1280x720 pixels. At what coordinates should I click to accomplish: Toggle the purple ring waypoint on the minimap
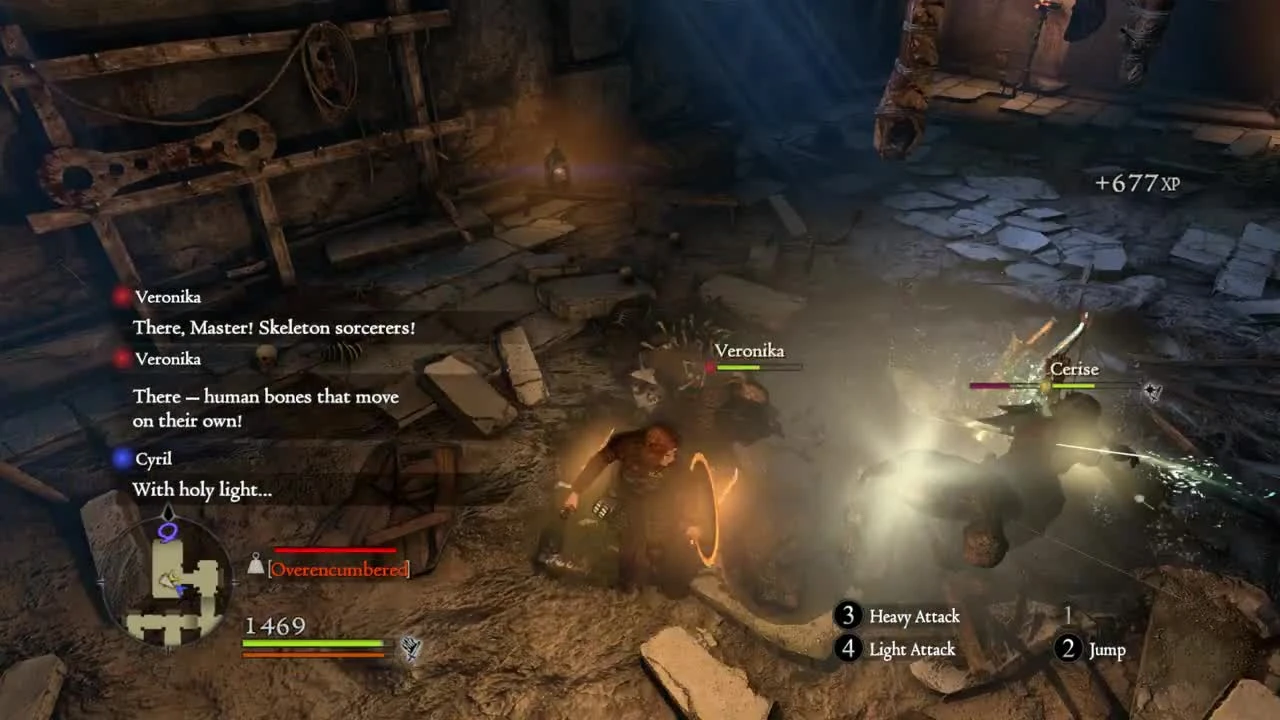coord(168,531)
